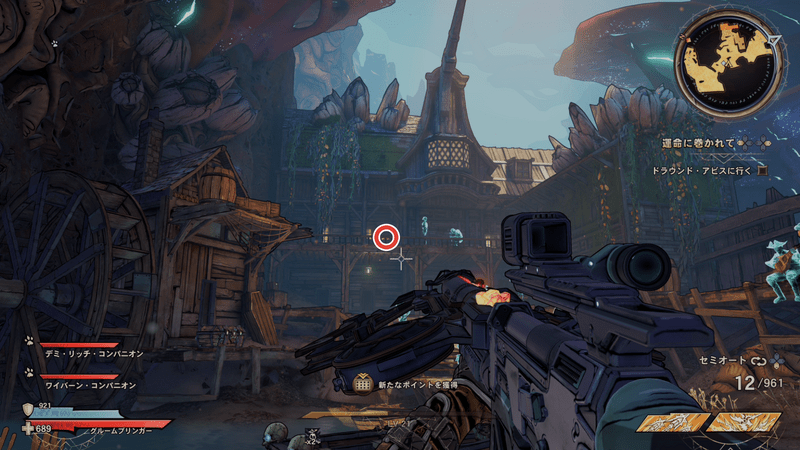The width and height of the screenshot is (800, 450).
Task: Click the ワイバーン・コンパニオン paw icon
Action: click(30, 372)
